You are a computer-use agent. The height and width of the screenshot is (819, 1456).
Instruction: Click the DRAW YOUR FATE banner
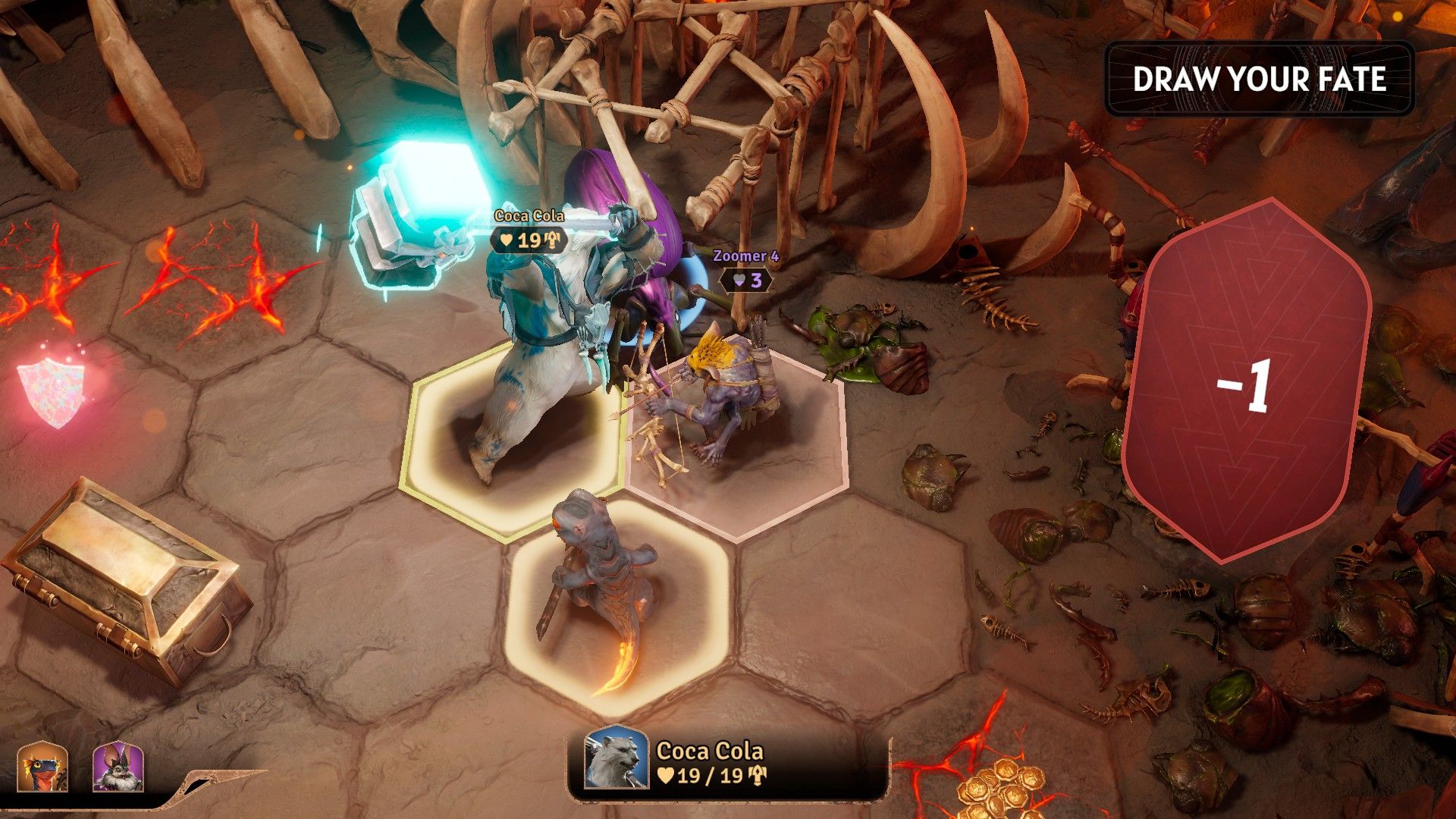(x=1260, y=78)
